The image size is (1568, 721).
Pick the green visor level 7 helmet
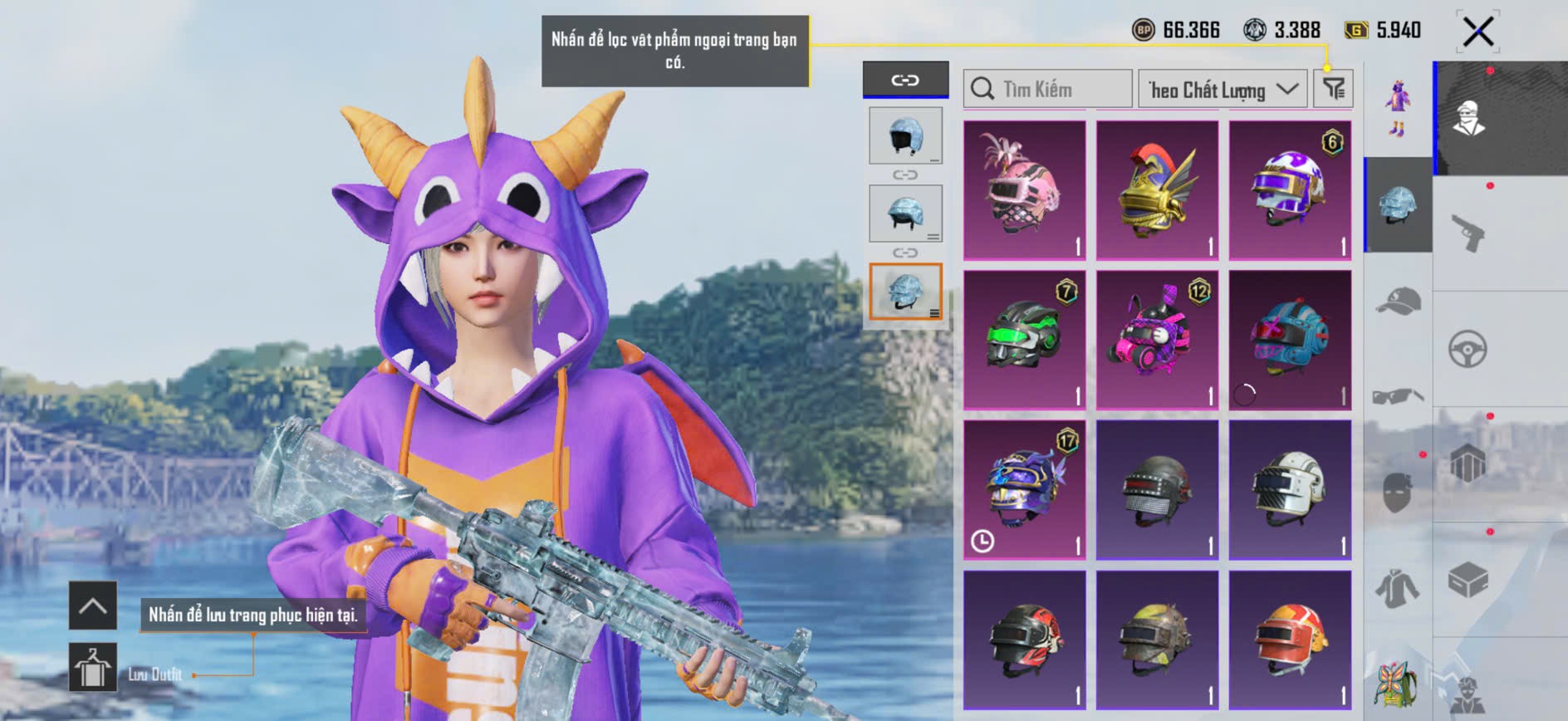click(x=1024, y=340)
